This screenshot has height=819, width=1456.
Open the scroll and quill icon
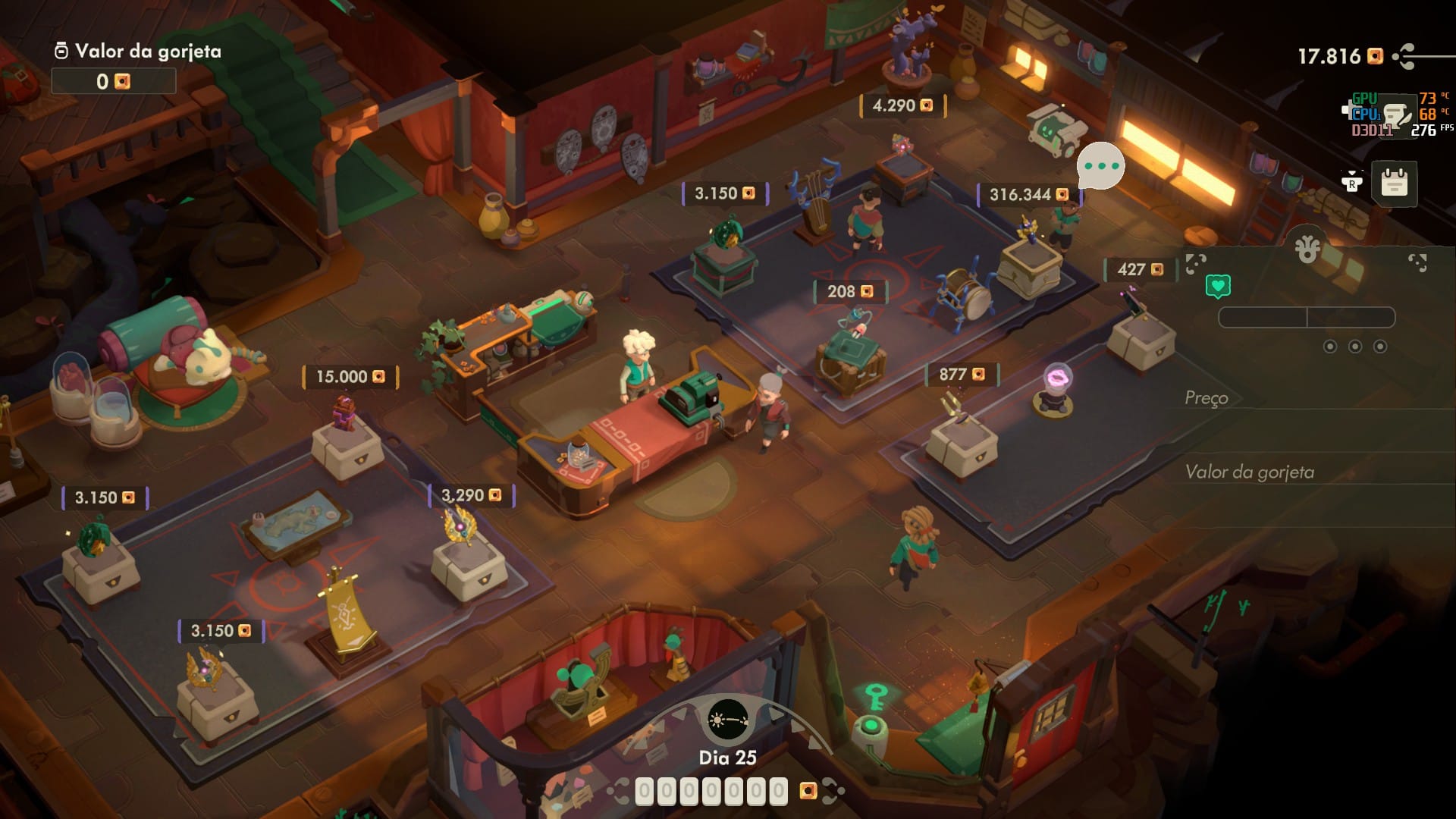click(1397, 115)
